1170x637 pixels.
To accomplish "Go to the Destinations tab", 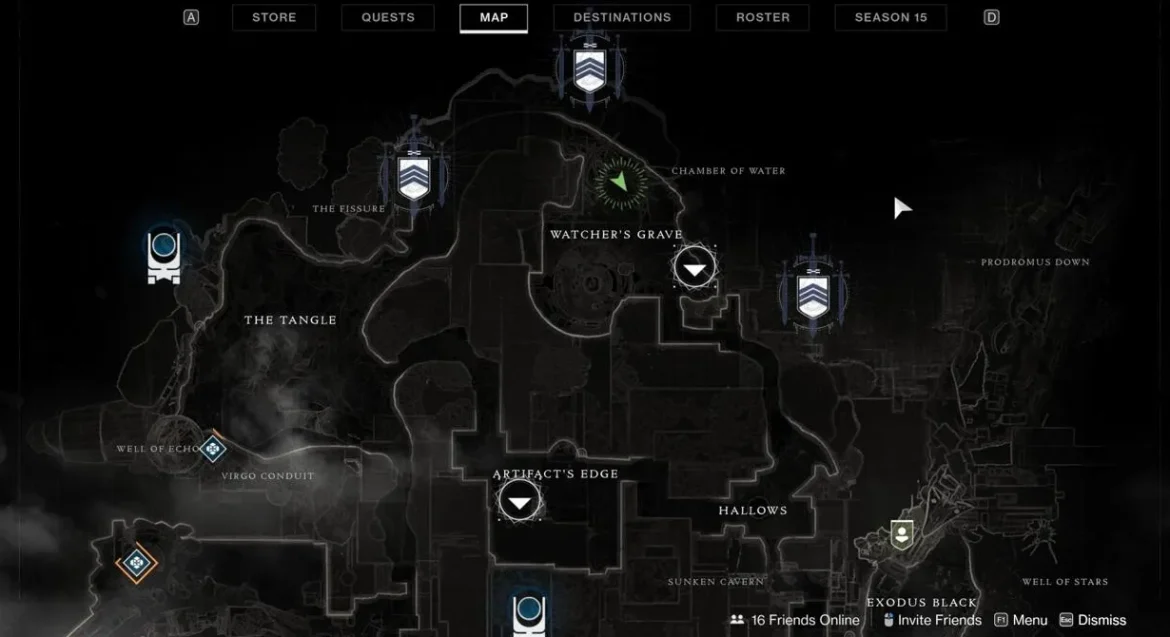I will point(621,17).
